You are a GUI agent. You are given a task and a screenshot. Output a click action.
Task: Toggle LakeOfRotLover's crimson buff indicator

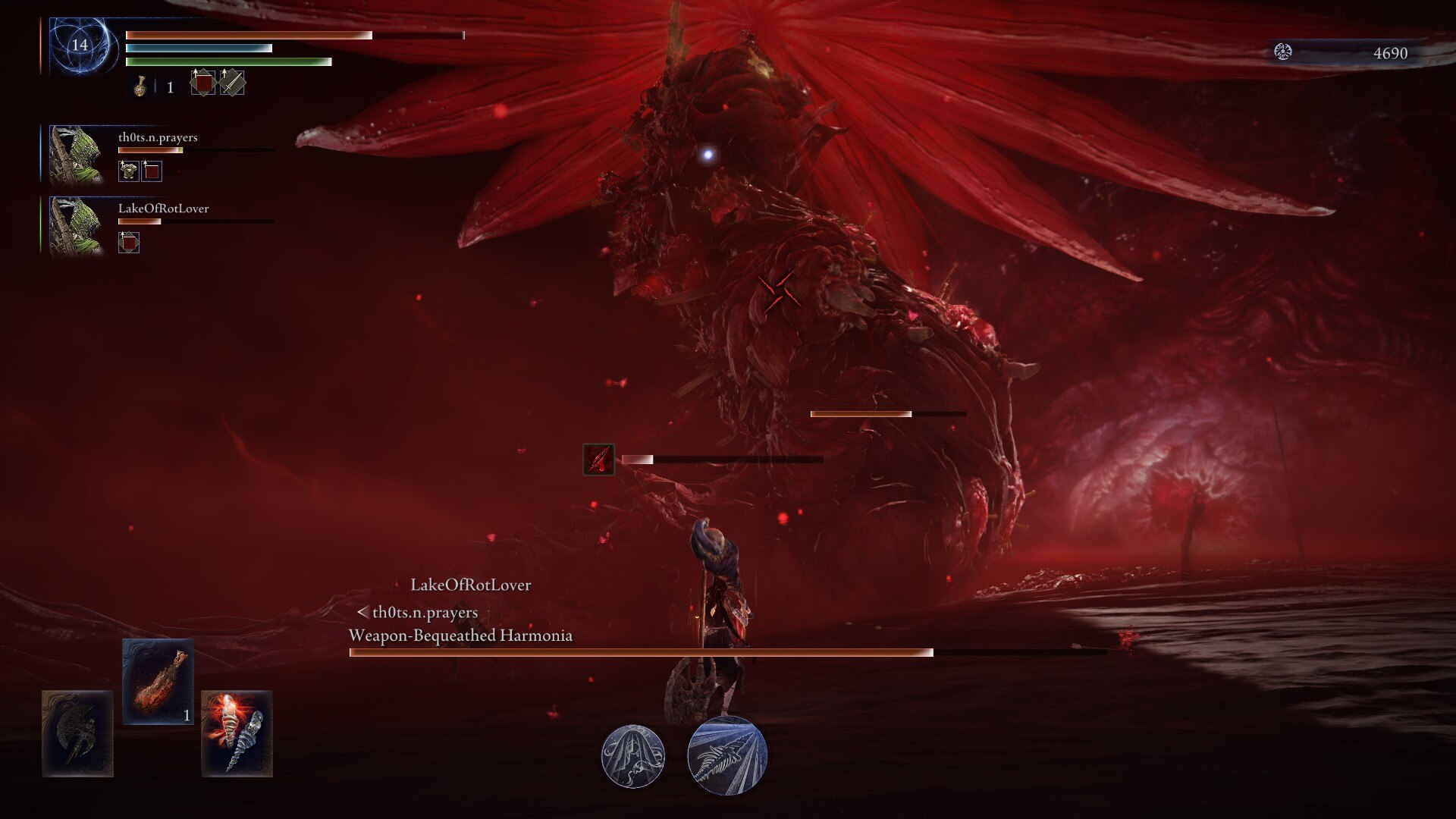(x=130, y=243)
